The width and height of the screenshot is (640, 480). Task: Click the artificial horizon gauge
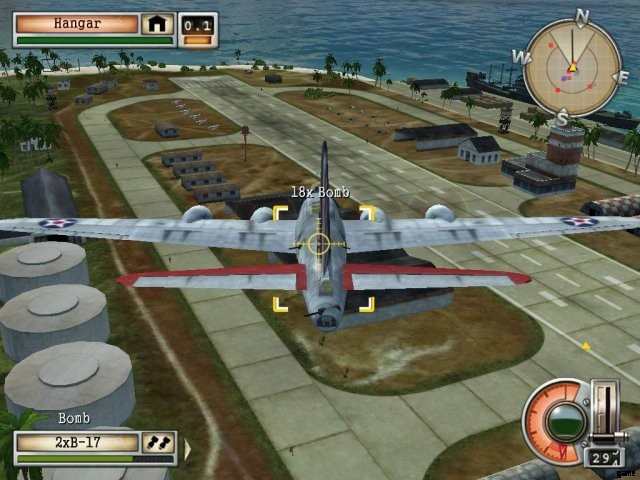(564, 419)
